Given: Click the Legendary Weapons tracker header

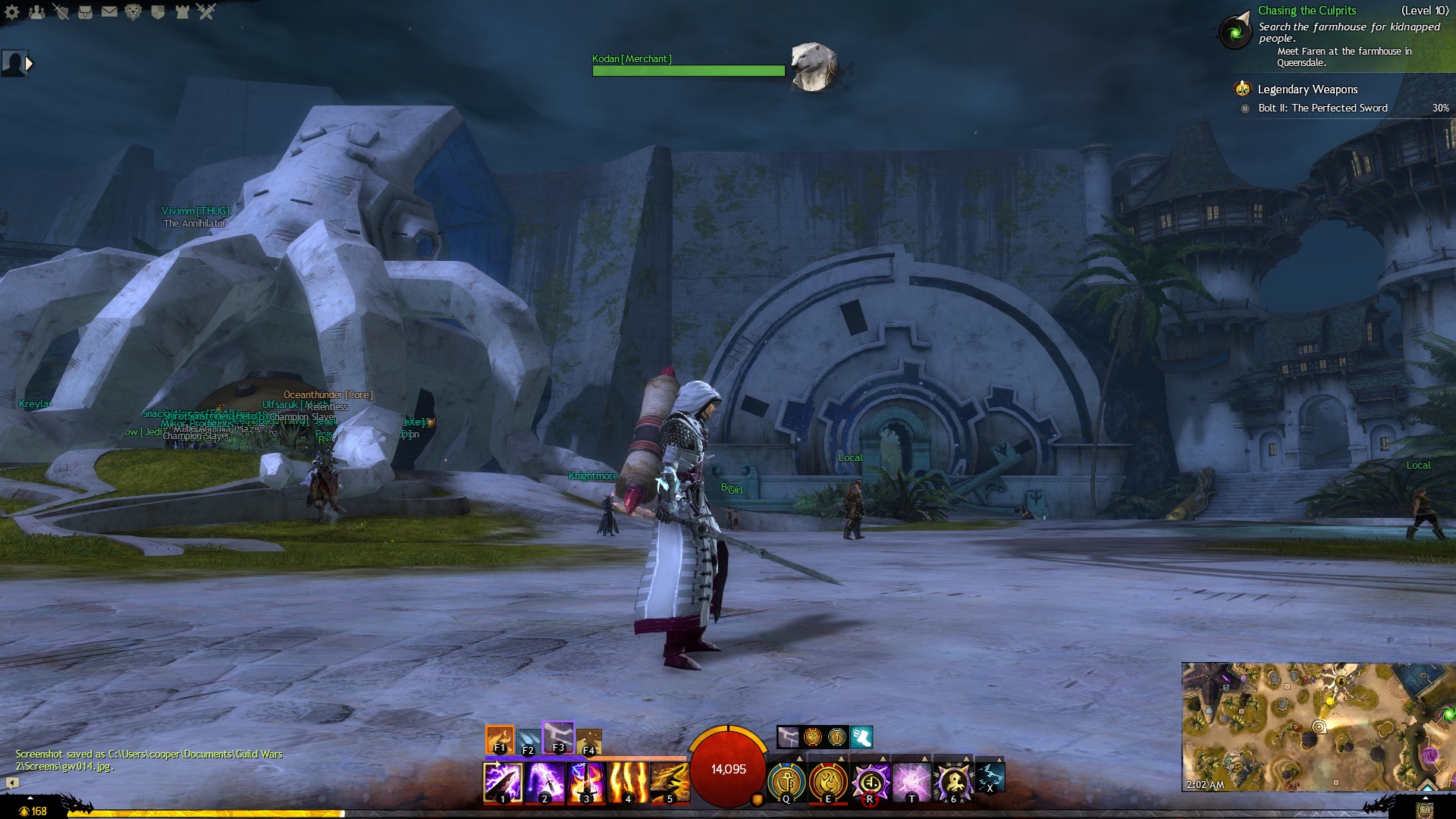Looking at the screenshot, I should pos(1307,89).
